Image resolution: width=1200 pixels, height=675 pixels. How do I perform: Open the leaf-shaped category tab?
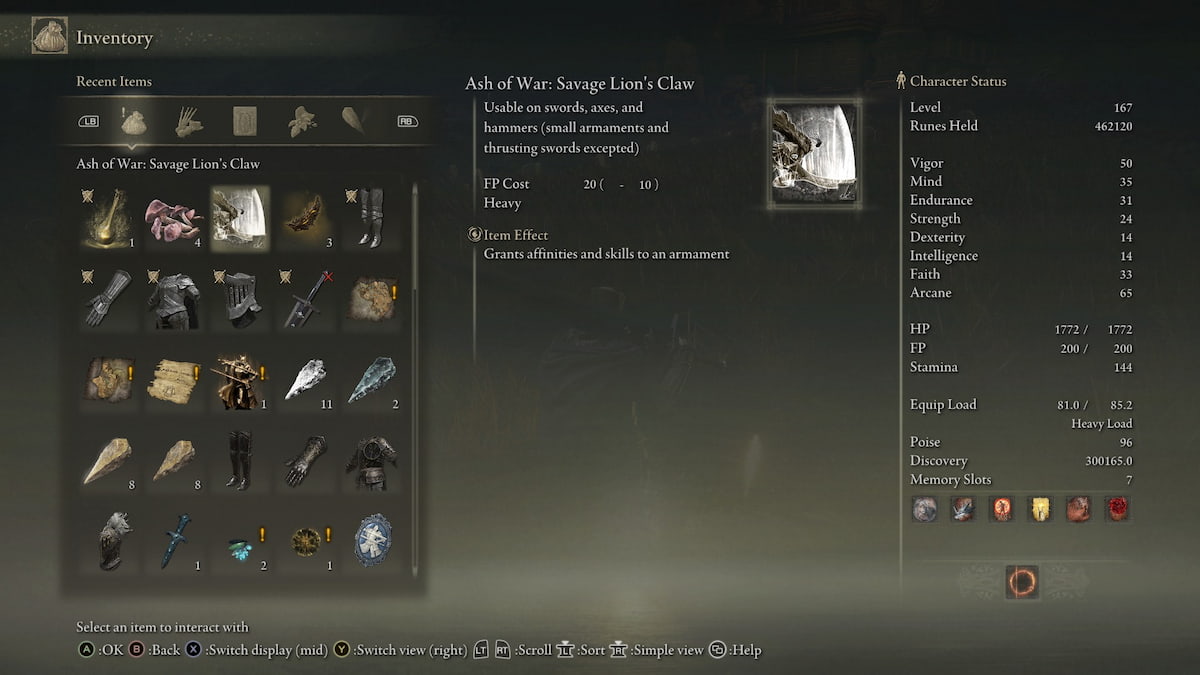click(299, 122)
